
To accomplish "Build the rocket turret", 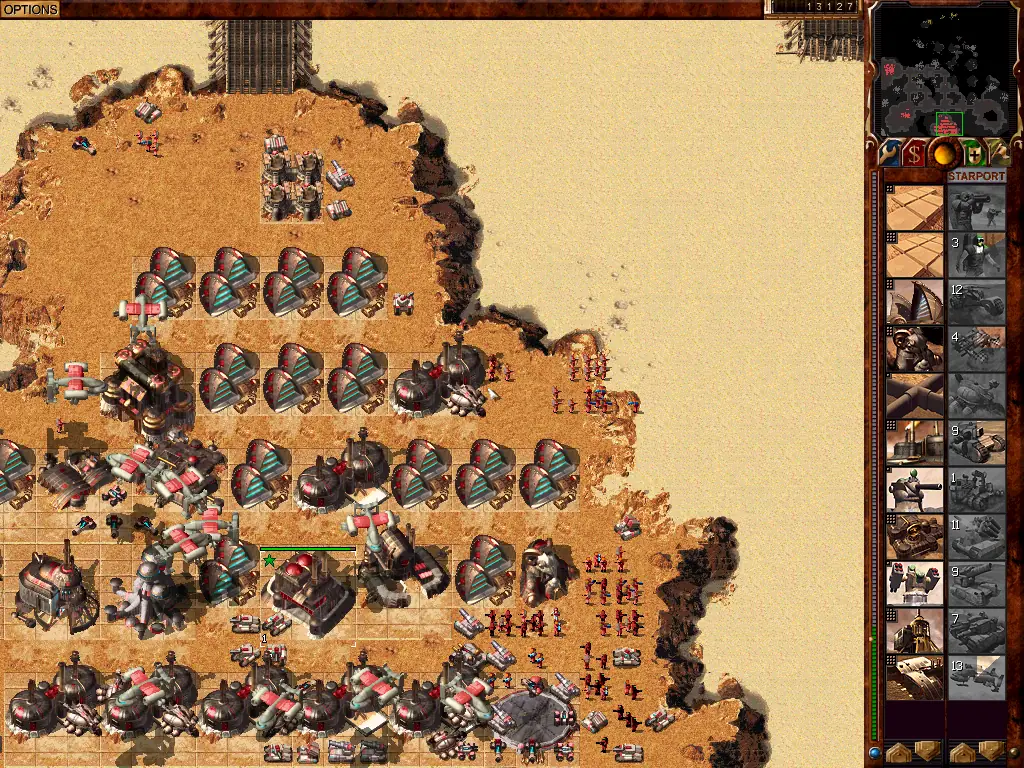I will point(915,584).
